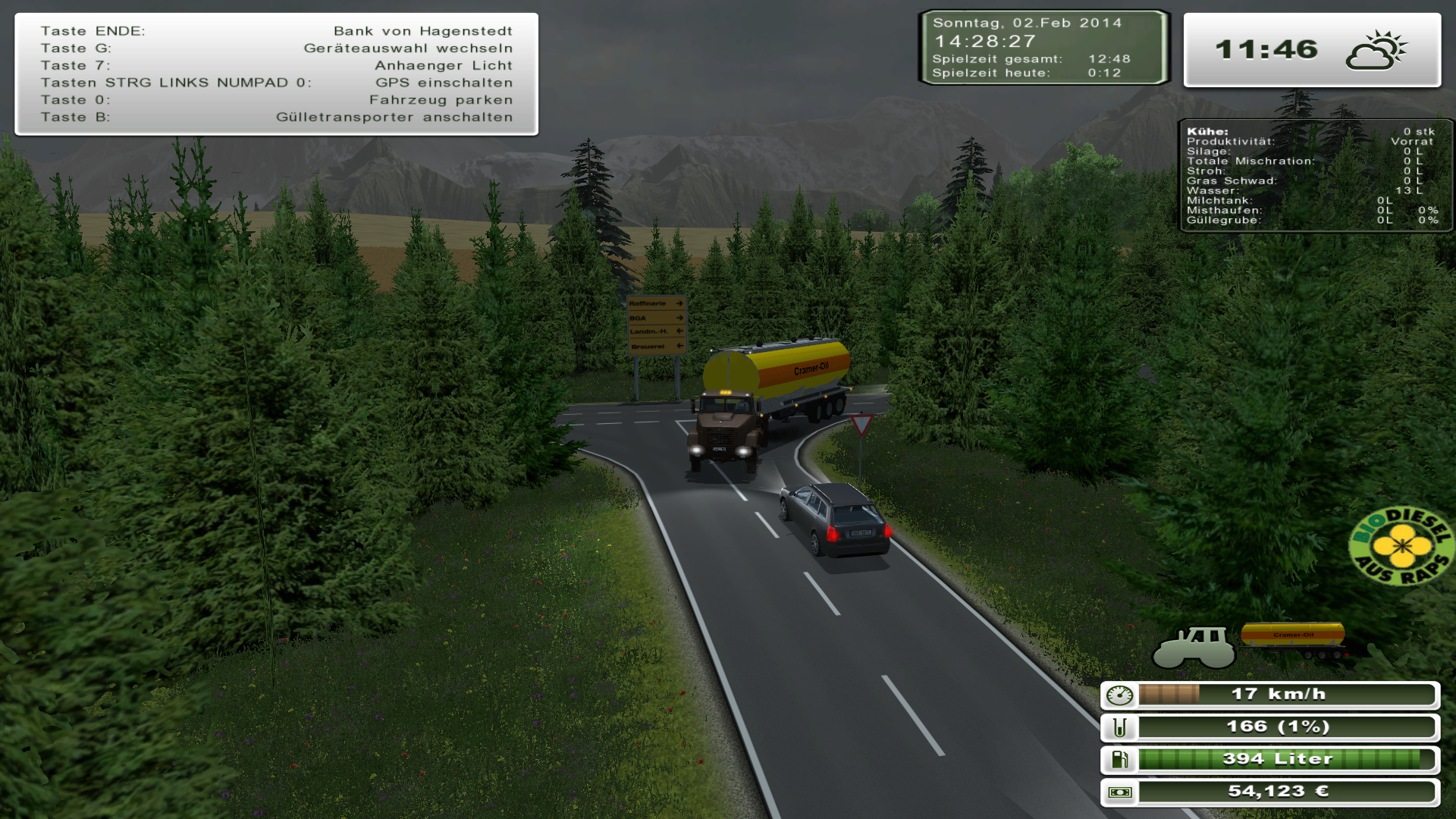The image size is (1456, 819).
Task: Select the Cramer-Oil tanker trailer icon
Action: [1294, 638]
